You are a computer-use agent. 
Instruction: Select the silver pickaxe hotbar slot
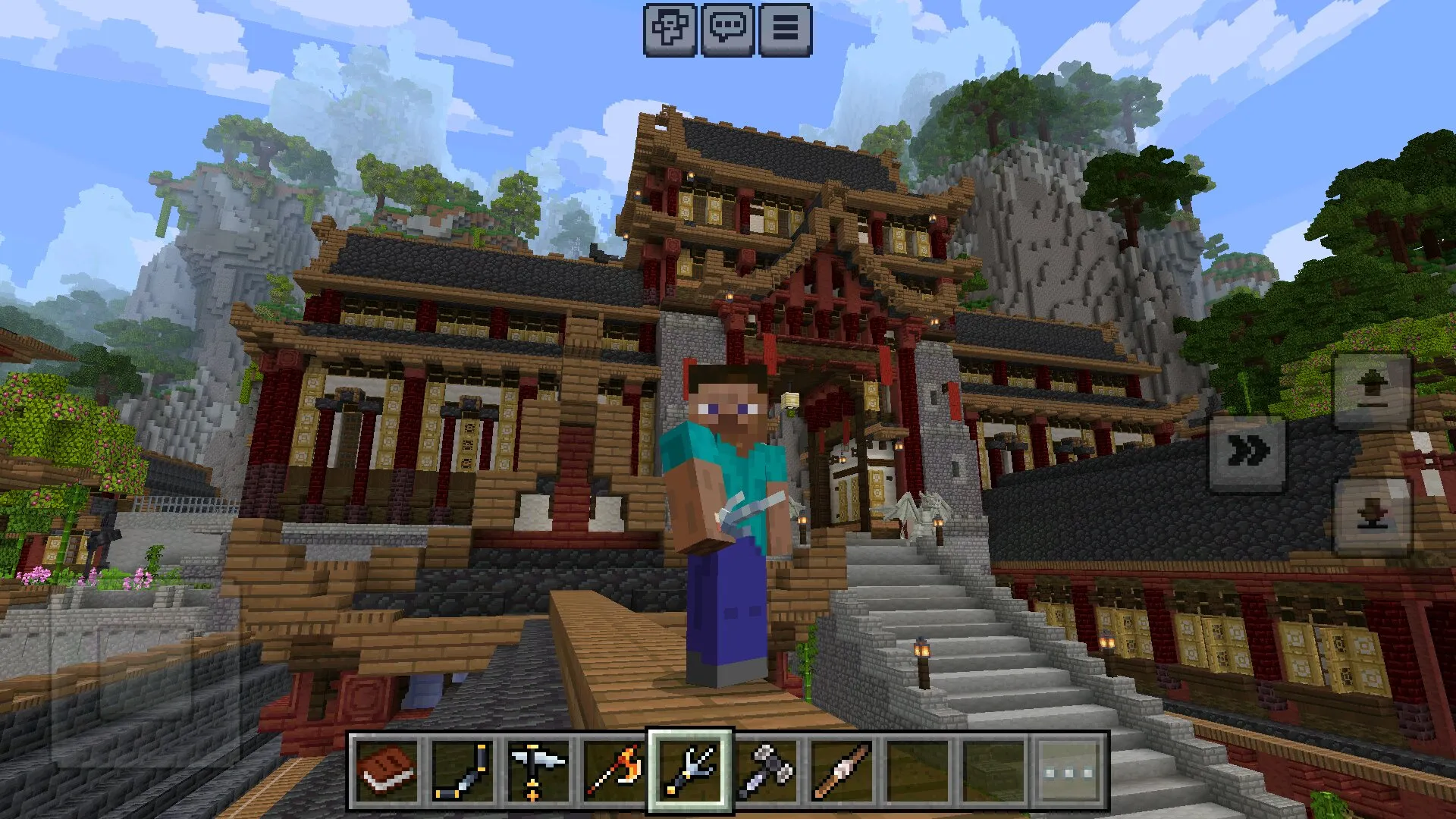click(x=538, y=771)
